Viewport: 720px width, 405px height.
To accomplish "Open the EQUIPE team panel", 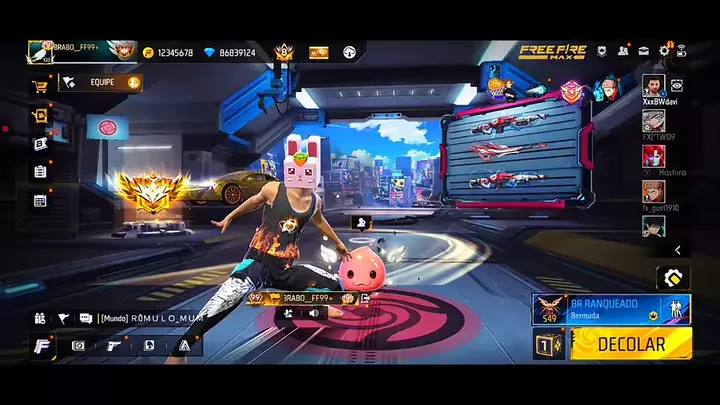I will coord(100,83).
